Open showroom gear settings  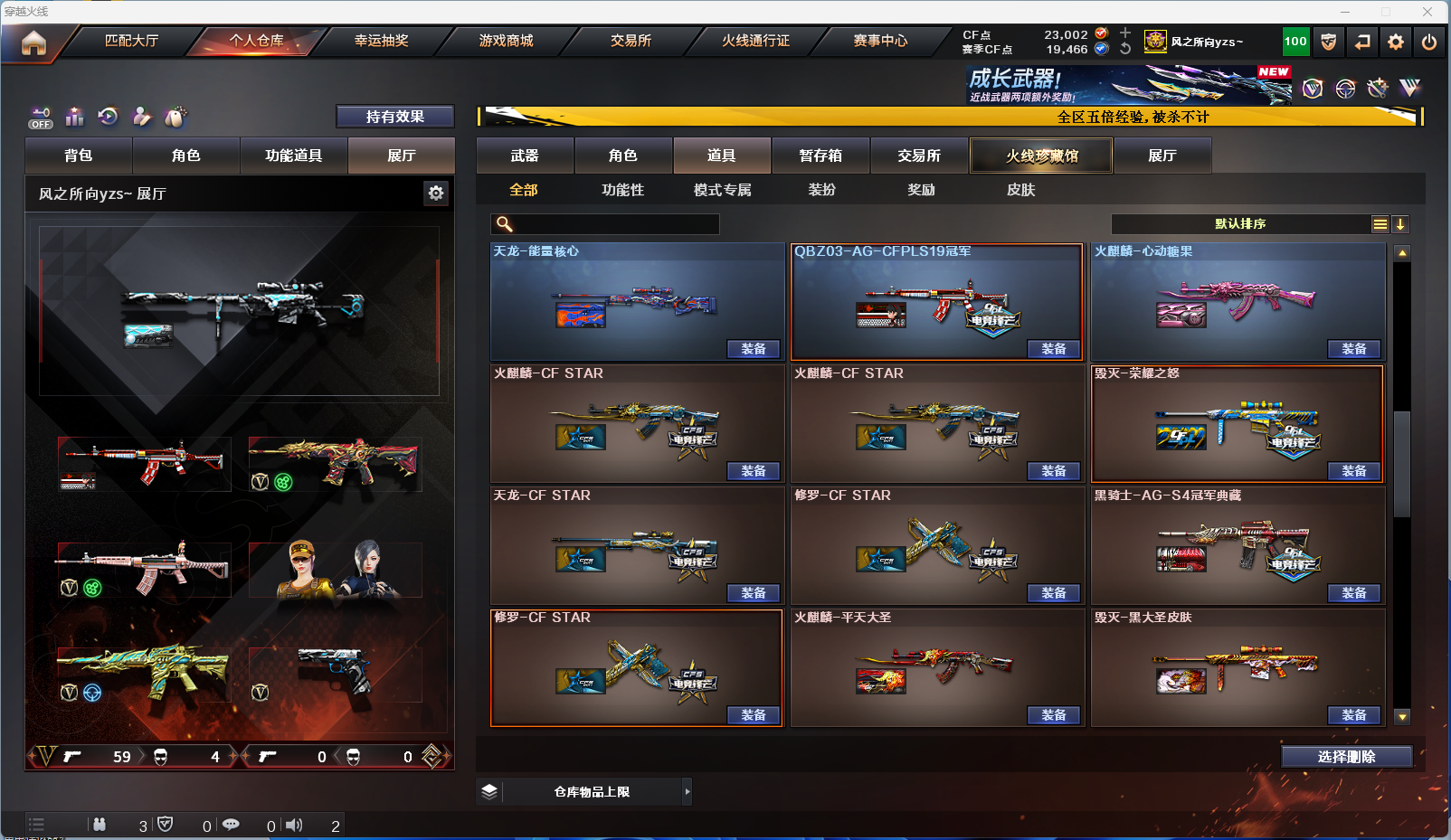tap(436, 193)
